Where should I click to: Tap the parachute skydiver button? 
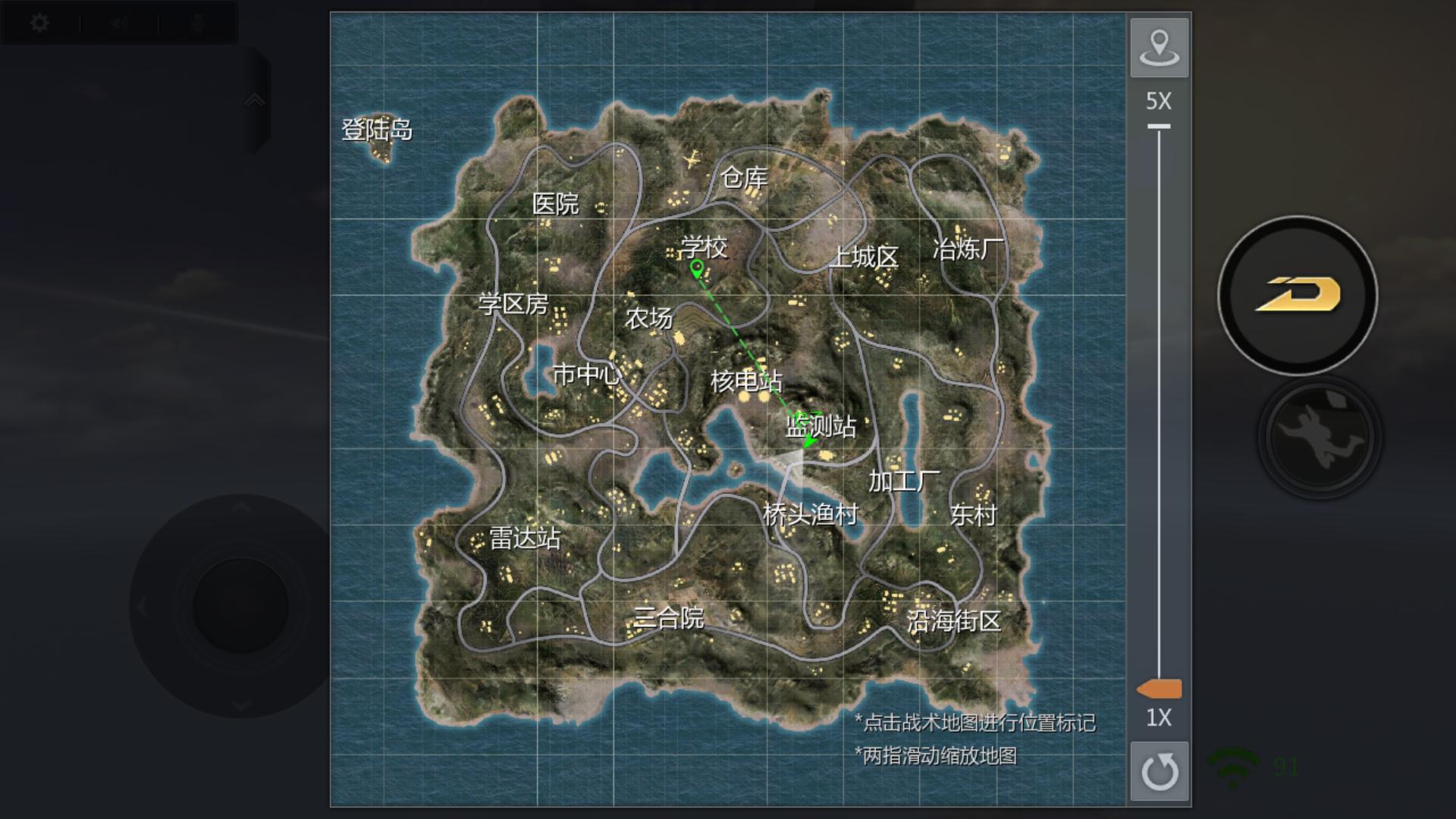tap(1319, 438)
